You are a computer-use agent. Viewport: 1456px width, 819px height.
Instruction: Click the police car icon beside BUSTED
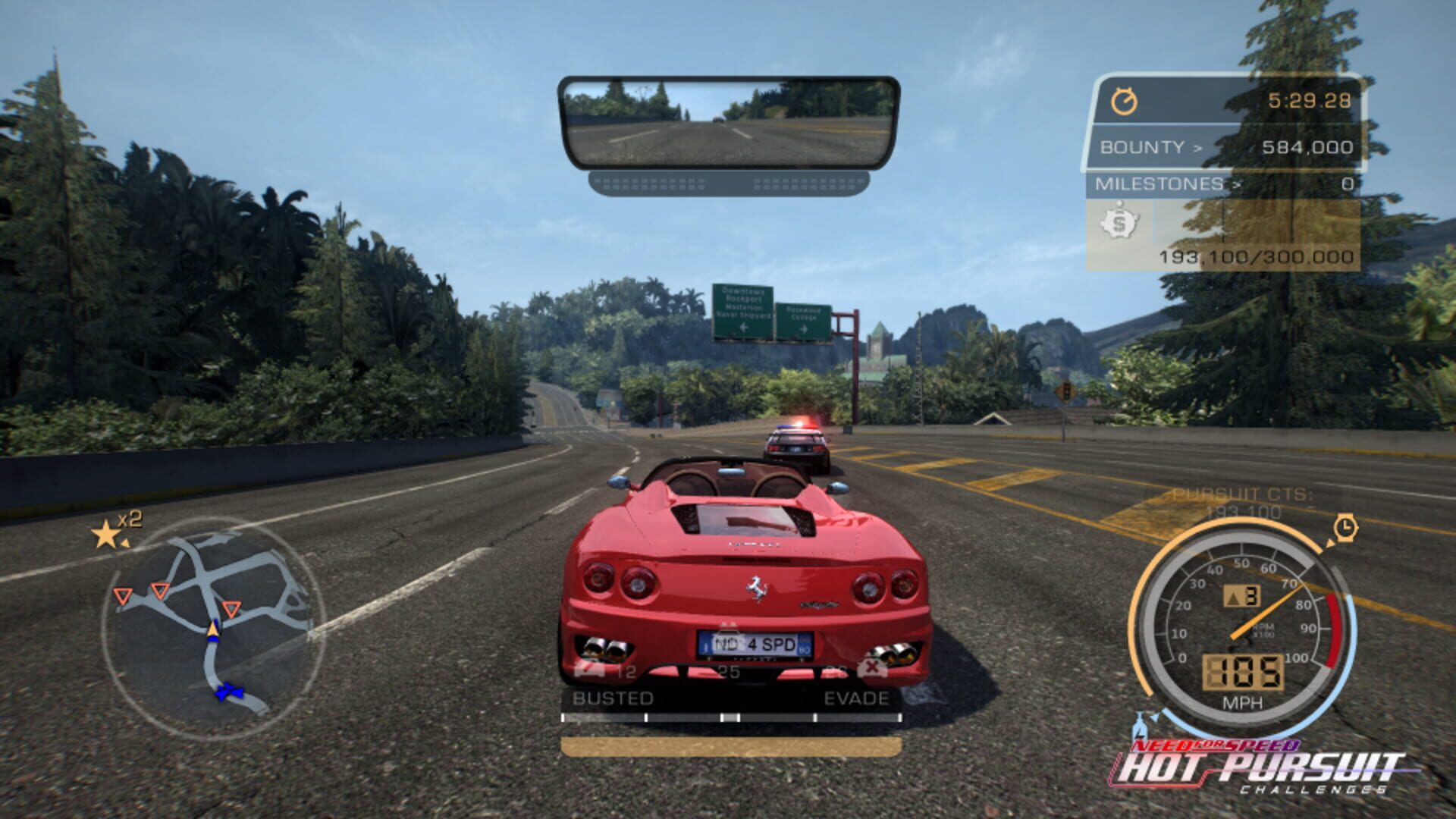pyautogui.click(x=589, y=668)
